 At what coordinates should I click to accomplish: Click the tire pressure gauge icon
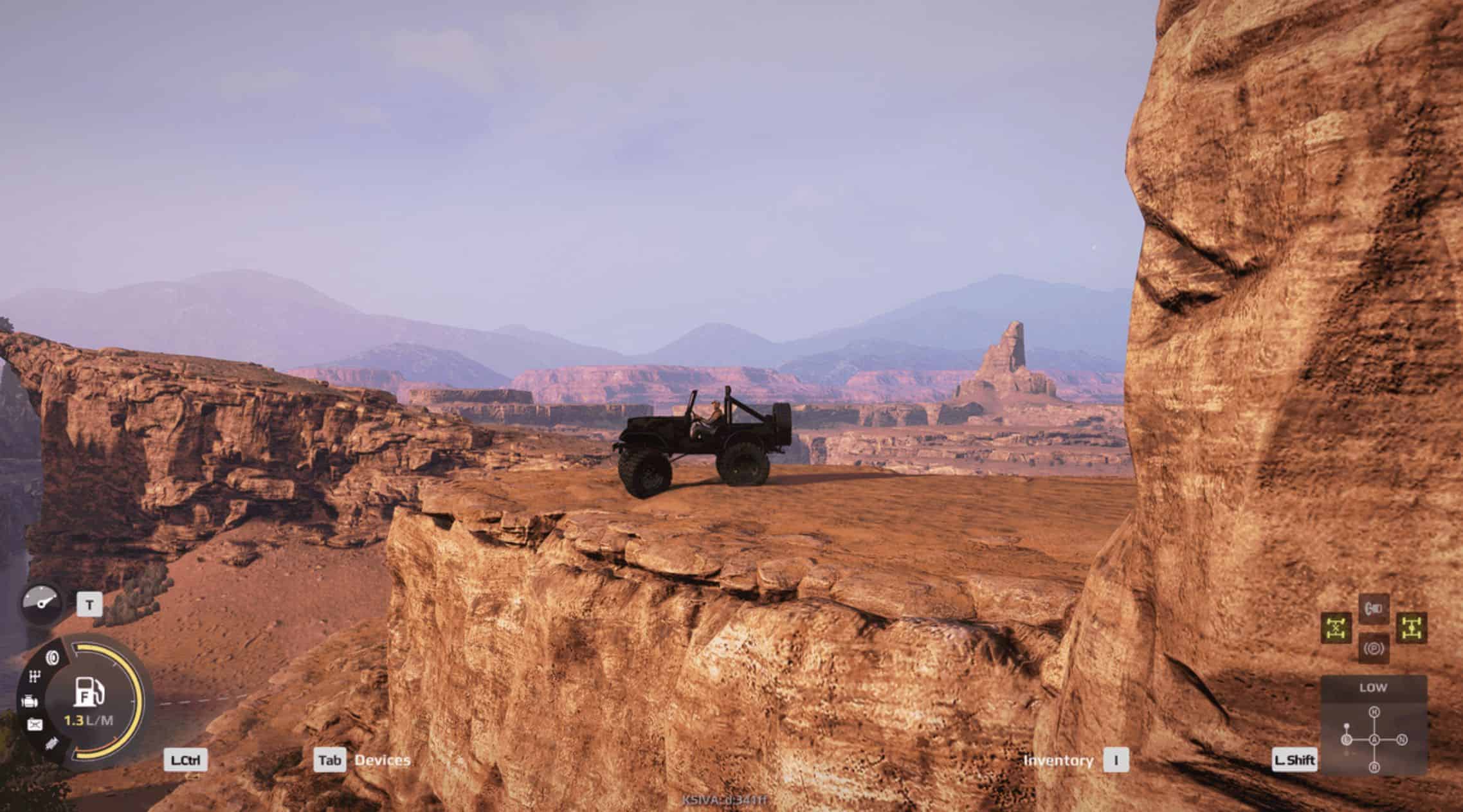coord(41,602)
